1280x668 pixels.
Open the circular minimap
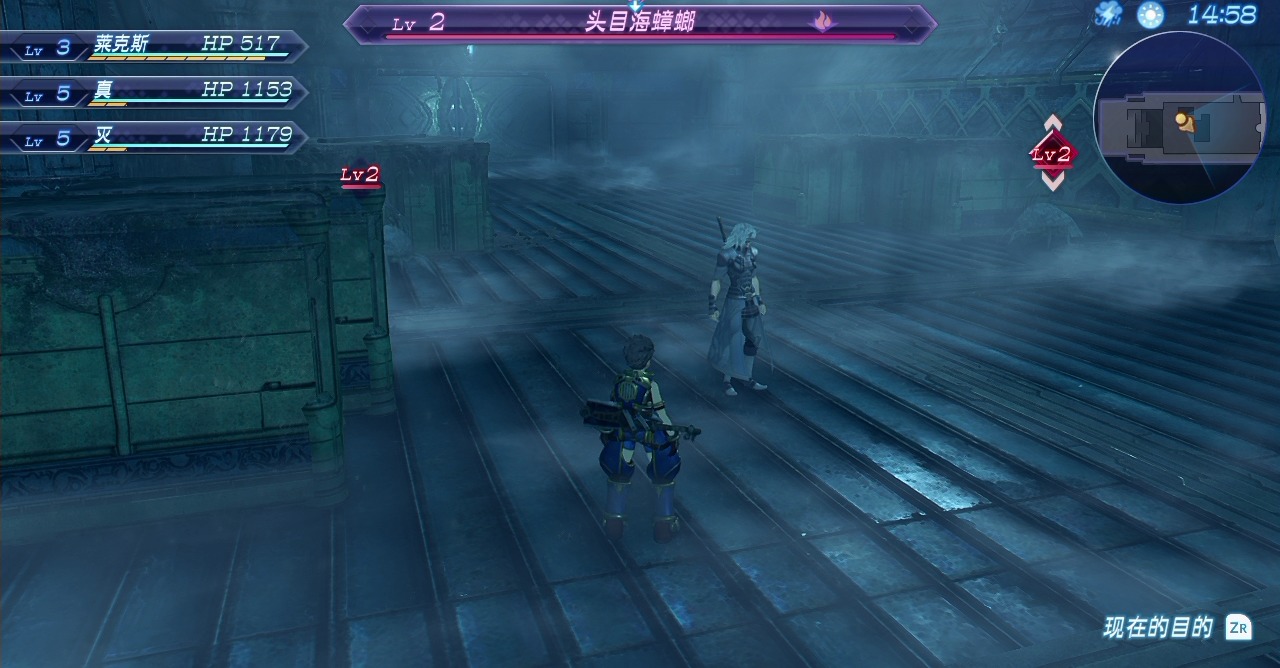point(1180,118)
